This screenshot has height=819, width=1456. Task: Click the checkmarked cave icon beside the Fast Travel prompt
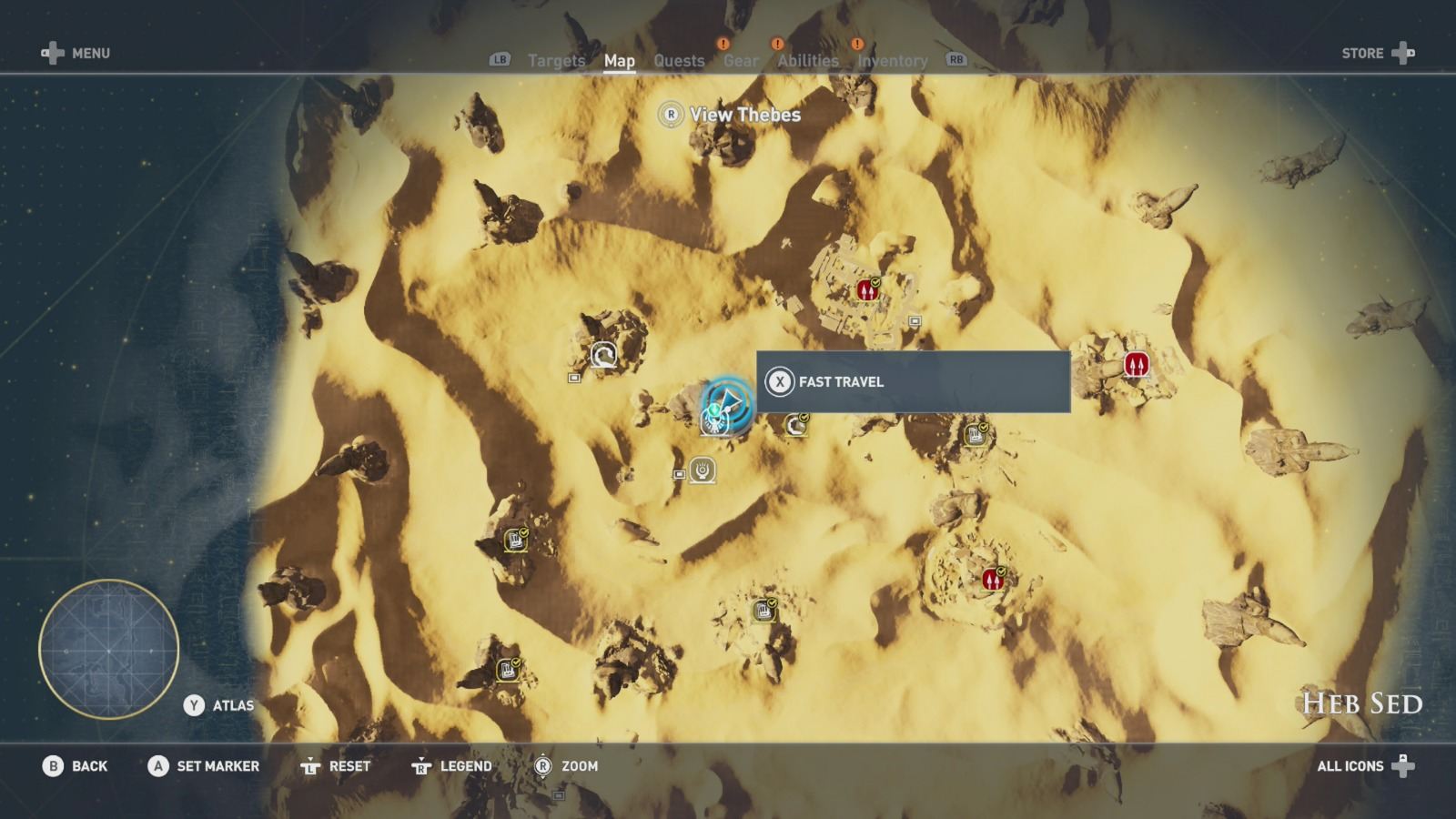tap(794, 423)
